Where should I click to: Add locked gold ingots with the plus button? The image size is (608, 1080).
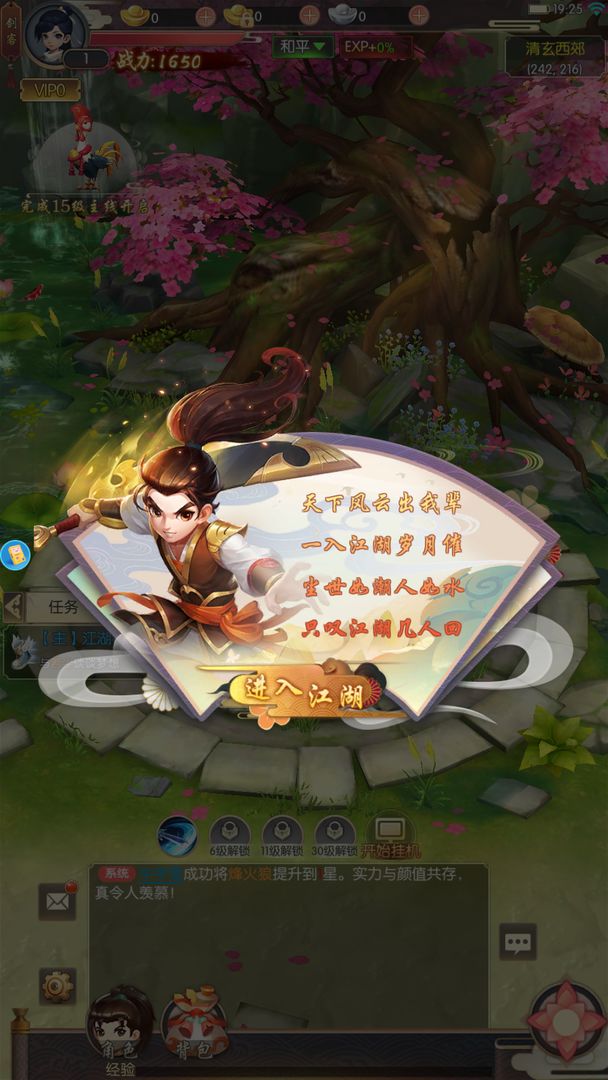[310, 16]
